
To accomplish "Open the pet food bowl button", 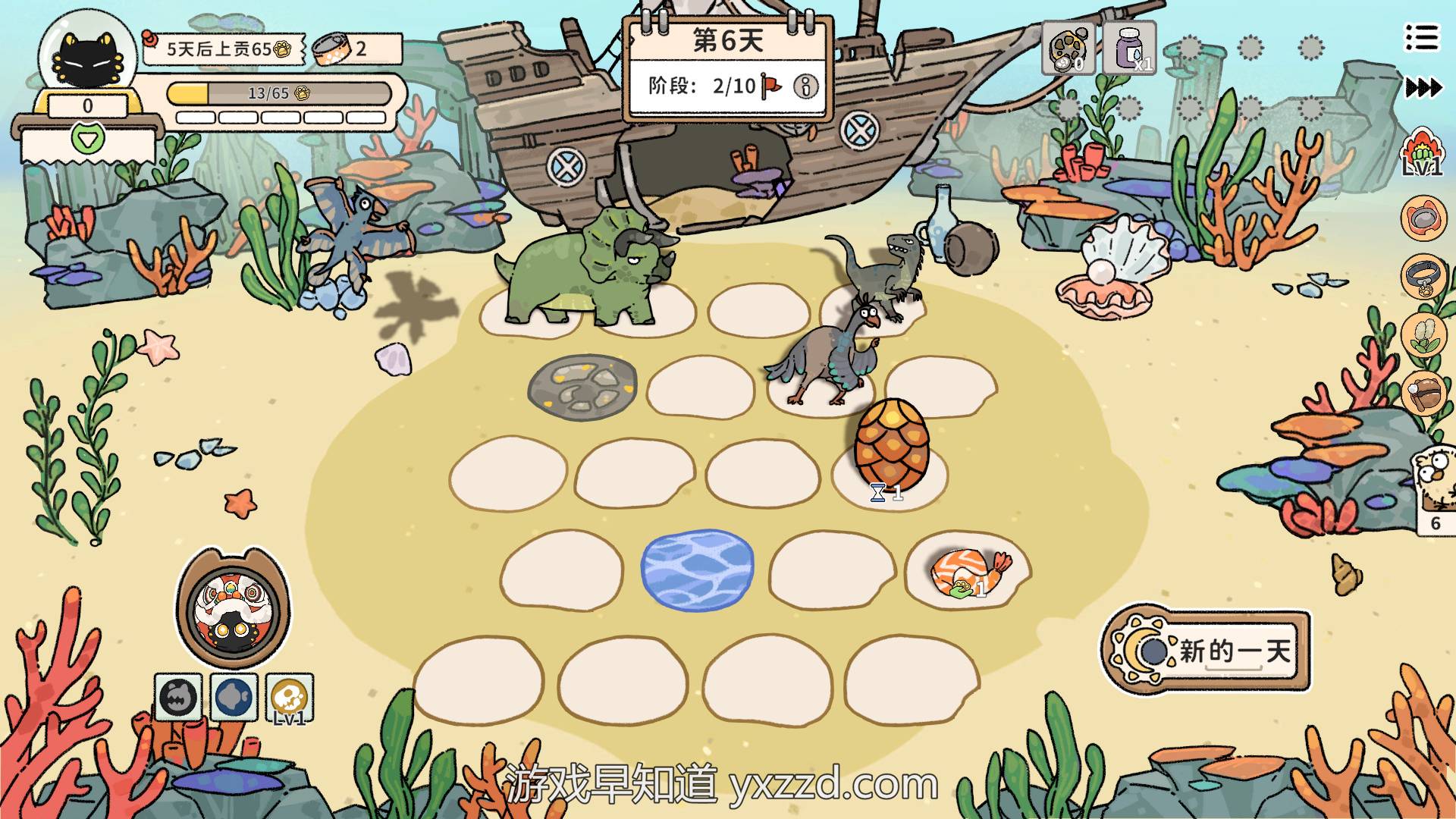I will pyautogui.click(x=1422, y=218).
